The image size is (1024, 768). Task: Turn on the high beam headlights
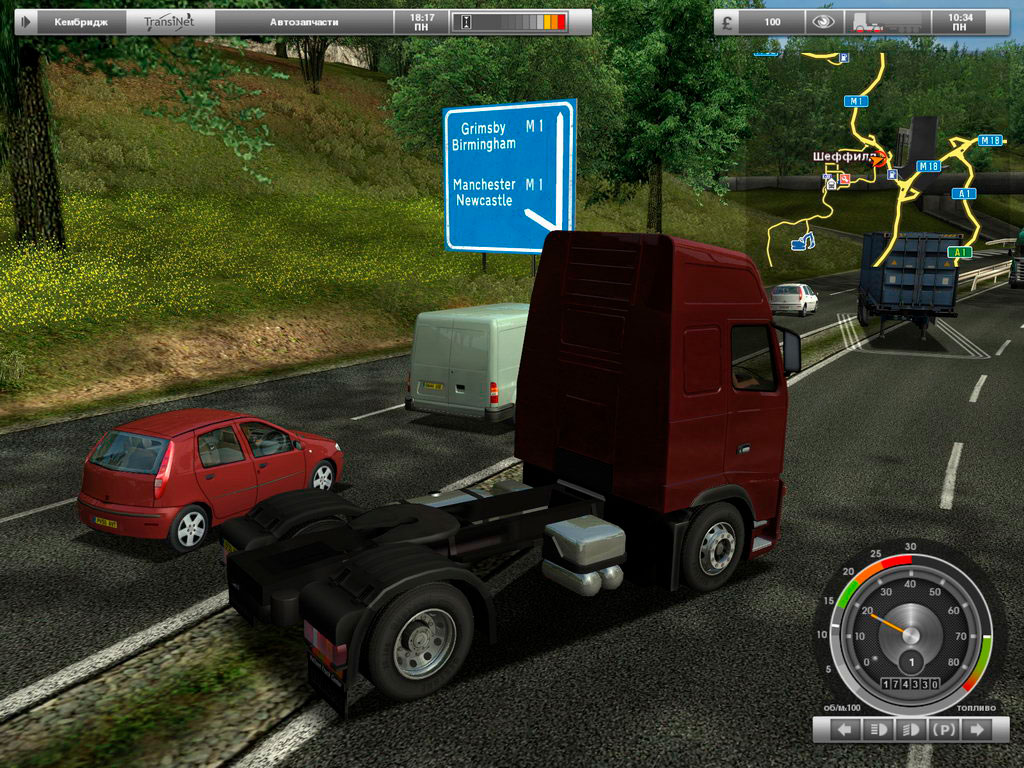(x=877, y=731)
